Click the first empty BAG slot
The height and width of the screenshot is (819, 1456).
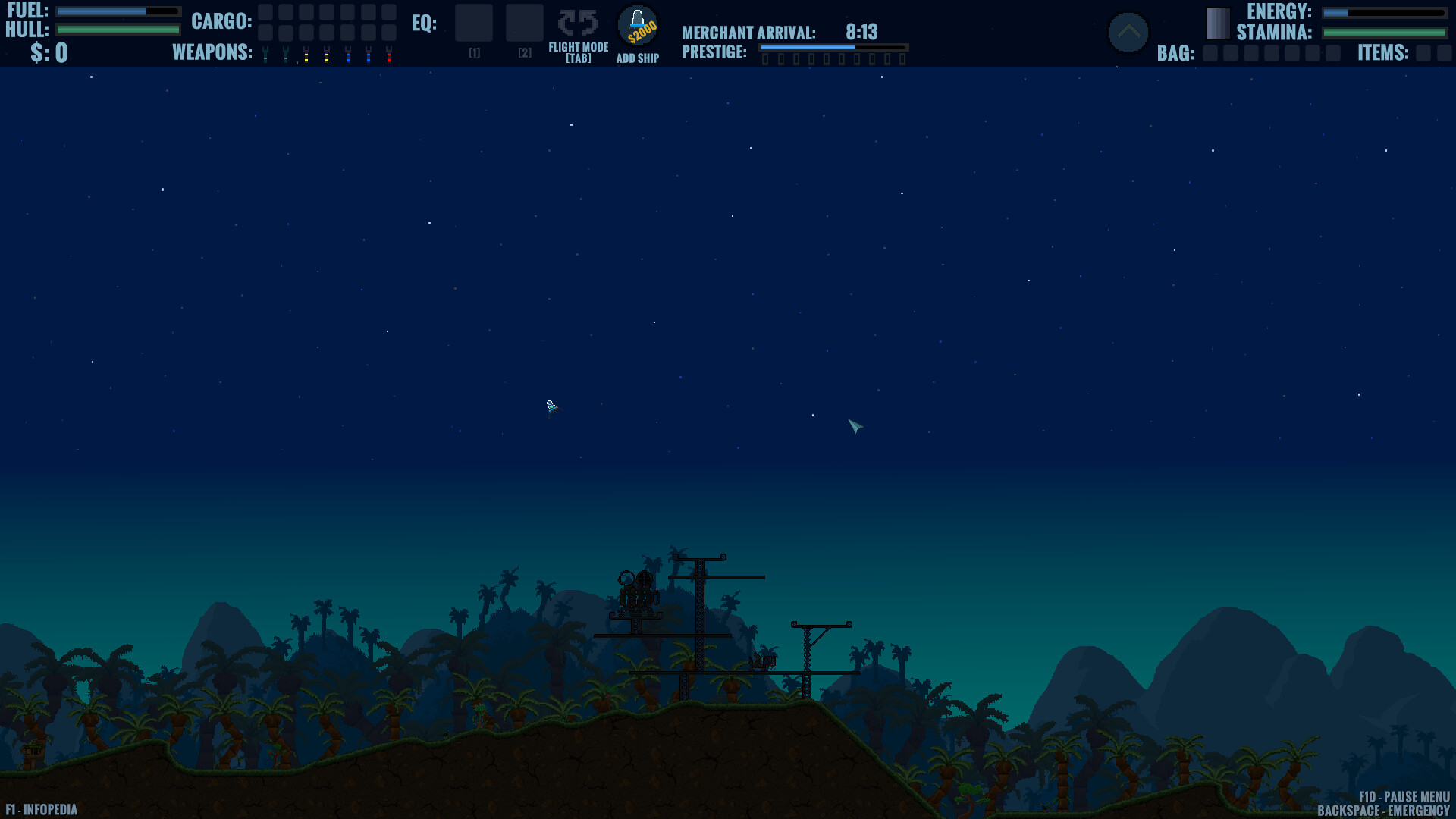pyautogui.click(x=1212, y=54)
